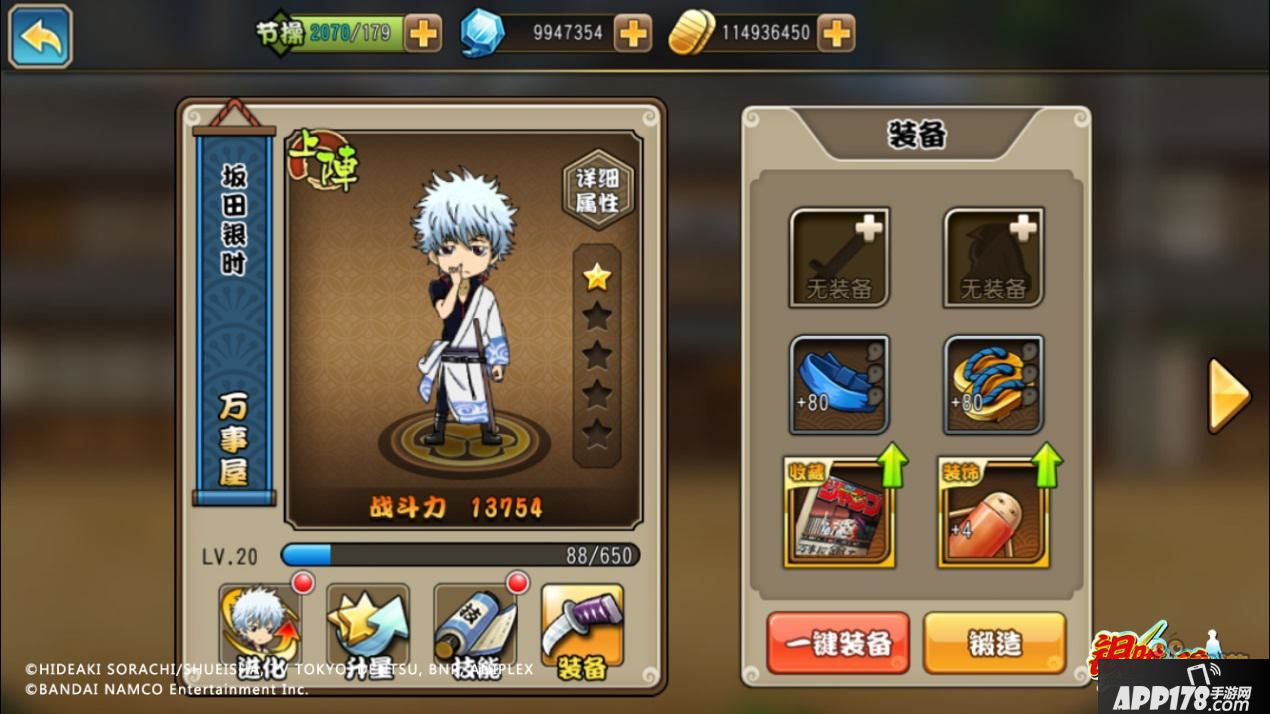Open the 技能 skills tab
The image size is (1270, 714).
475,629
